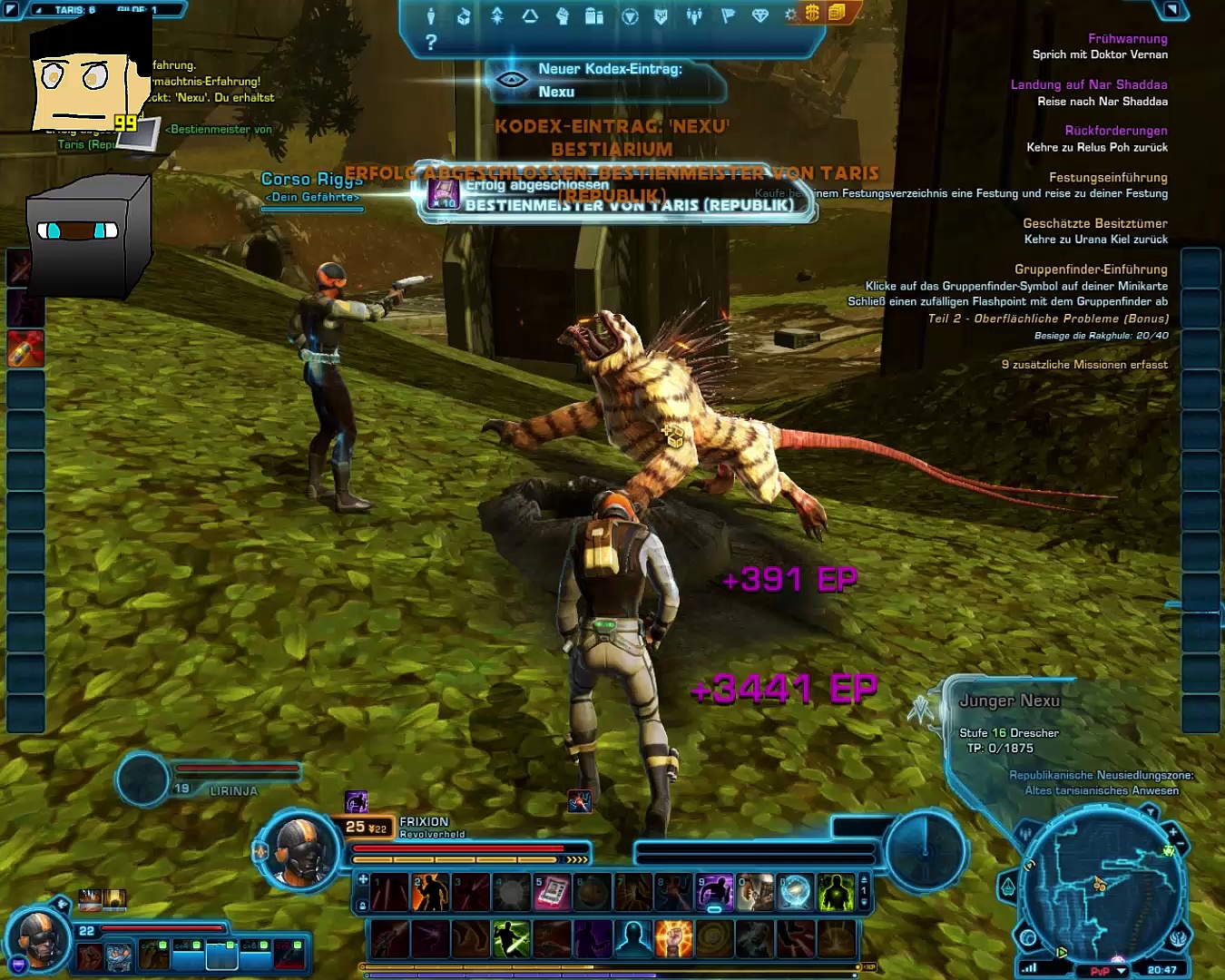Select the Landung auf Nar Shaddaa mission
Screen dimensions: 1225x980
[1089, 84]
